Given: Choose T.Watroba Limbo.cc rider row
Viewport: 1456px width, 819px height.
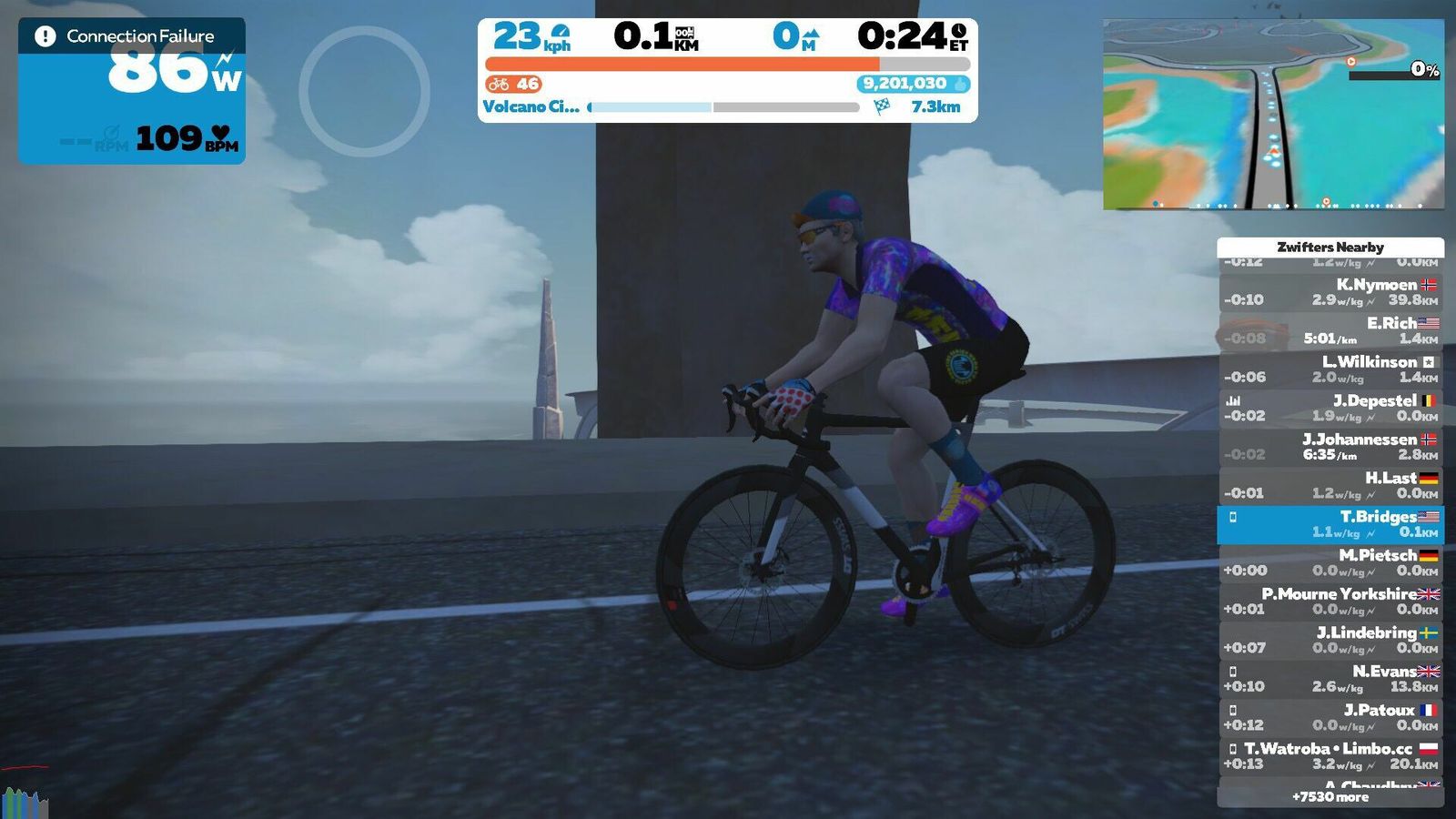Looking at the screenshot, I should click(x=1330, y=756).
